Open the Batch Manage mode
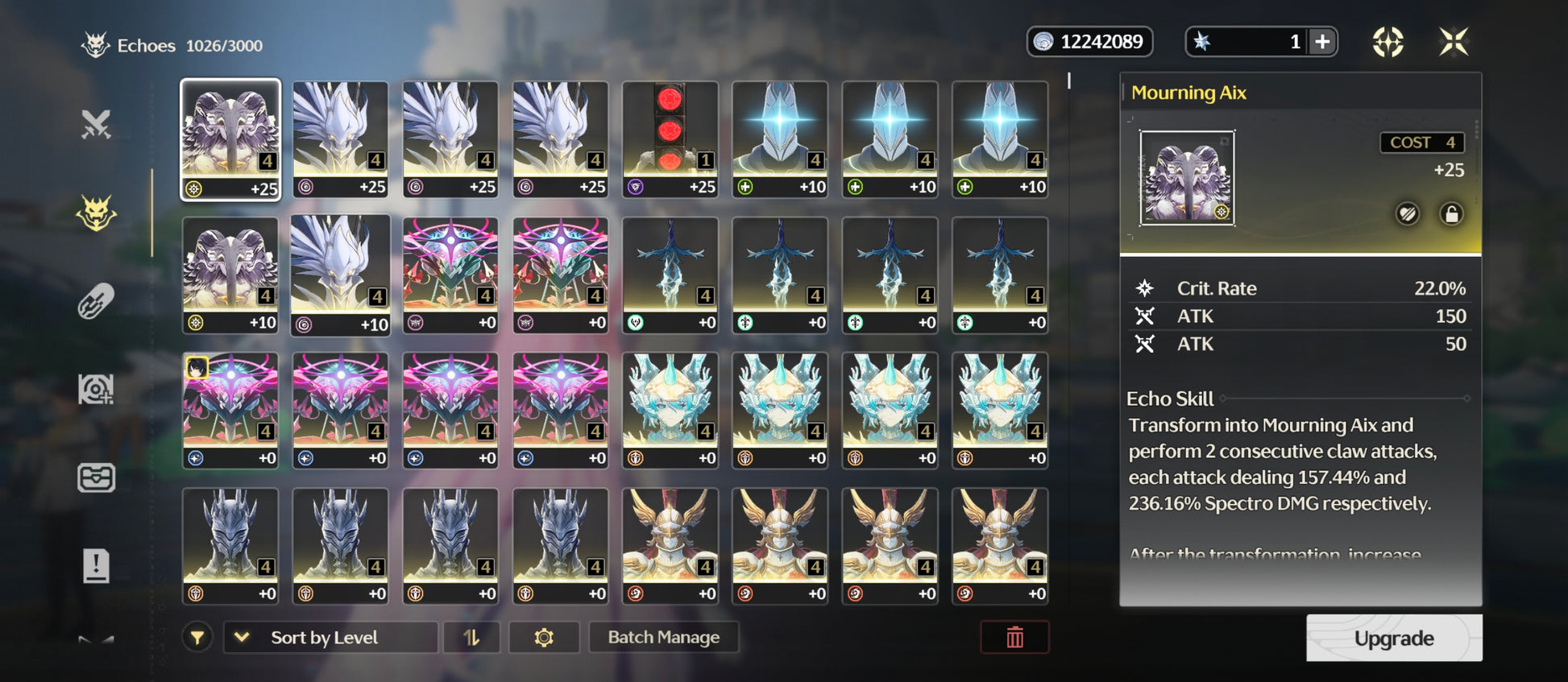Screen dimensions: 1568x682 pos(663,637)
